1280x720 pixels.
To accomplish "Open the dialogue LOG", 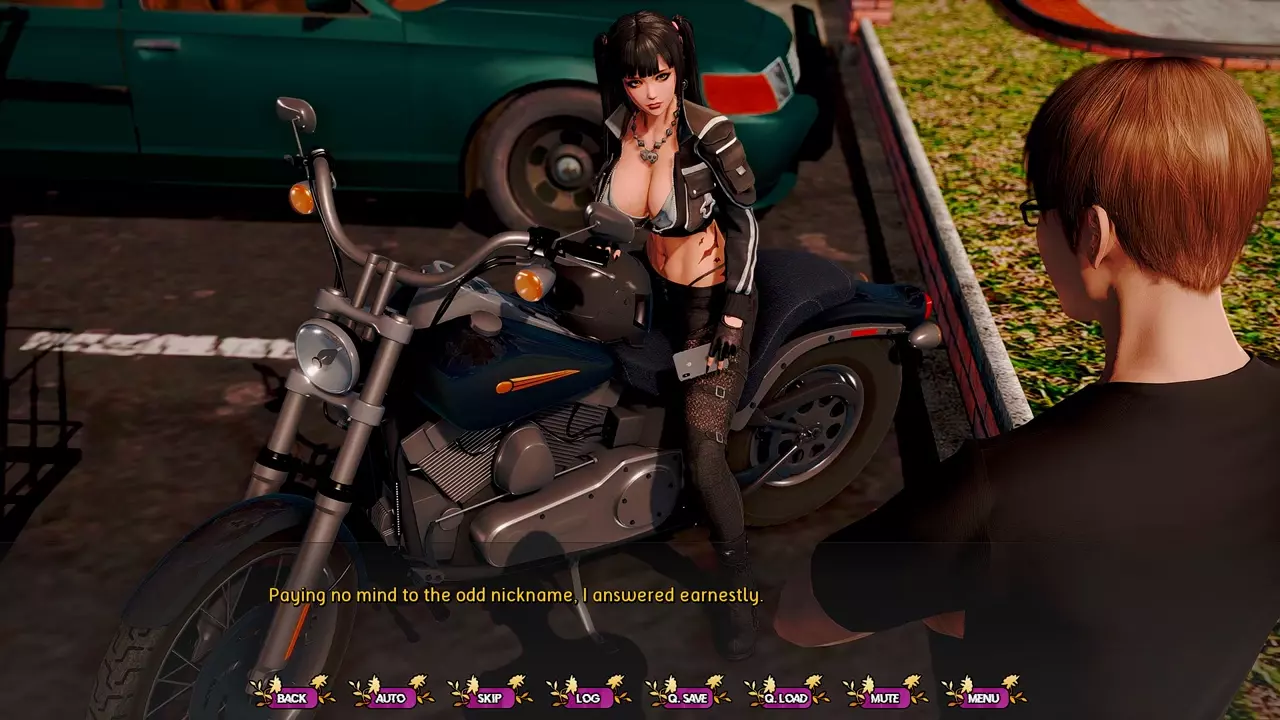I will pyautogui.click(x=588, y=697).
